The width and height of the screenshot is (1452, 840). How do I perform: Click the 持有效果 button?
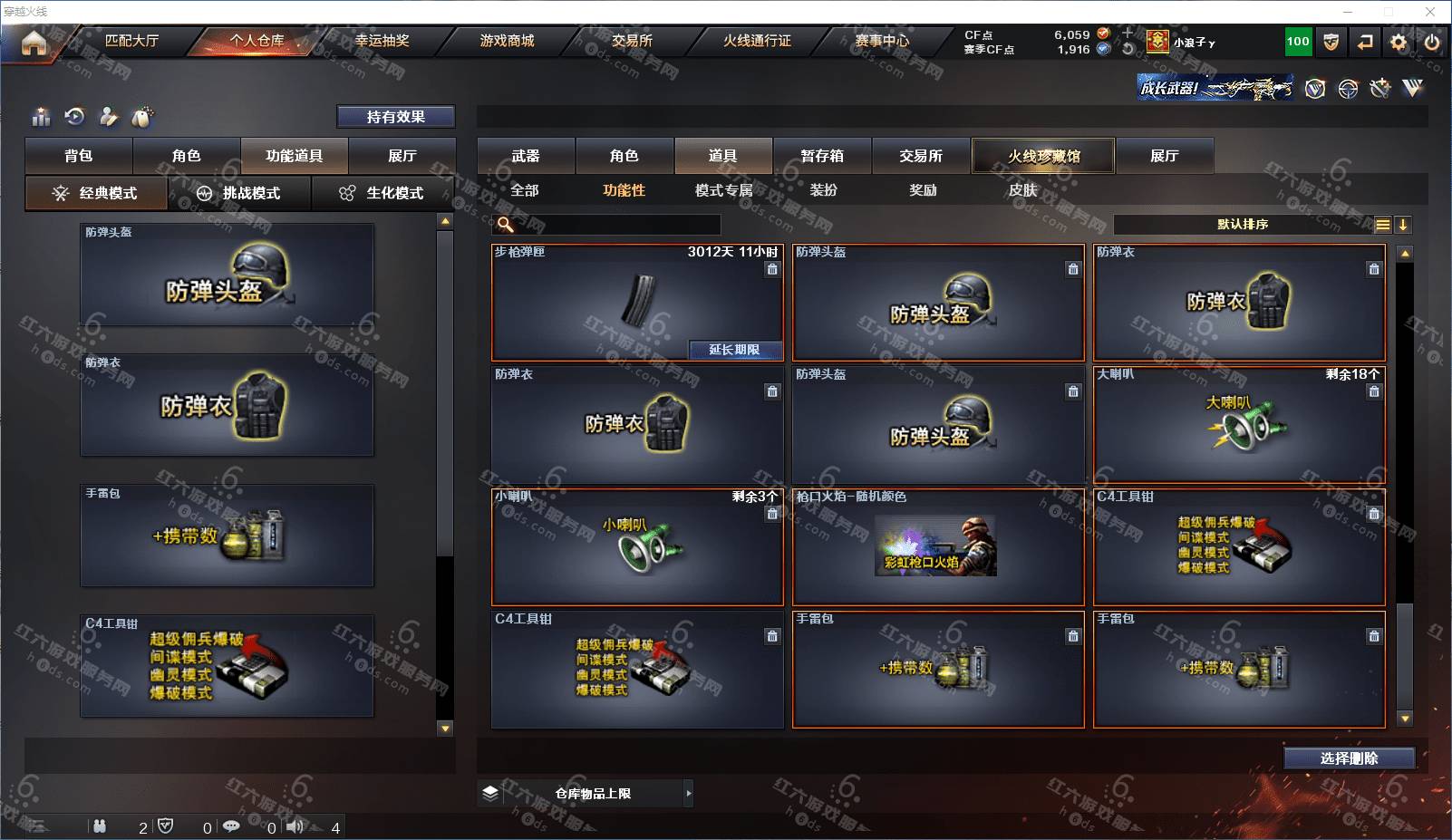396,117
